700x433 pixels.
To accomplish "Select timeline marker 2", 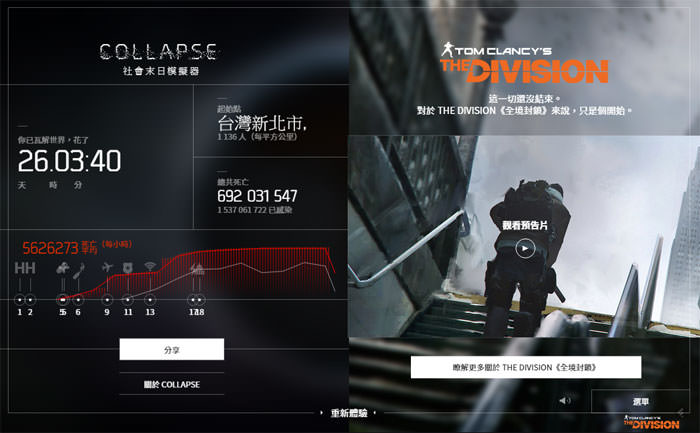I will (31, 299).
